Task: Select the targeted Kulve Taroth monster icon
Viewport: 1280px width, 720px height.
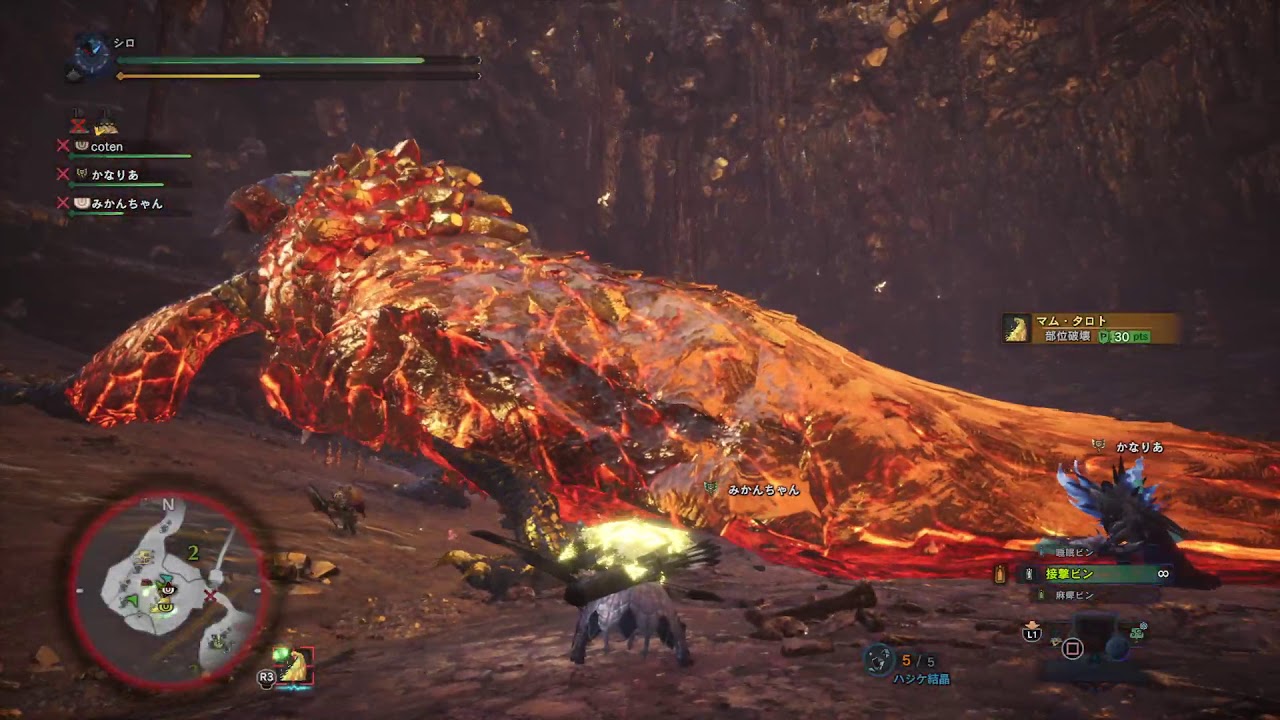Action: pos(297,664)
